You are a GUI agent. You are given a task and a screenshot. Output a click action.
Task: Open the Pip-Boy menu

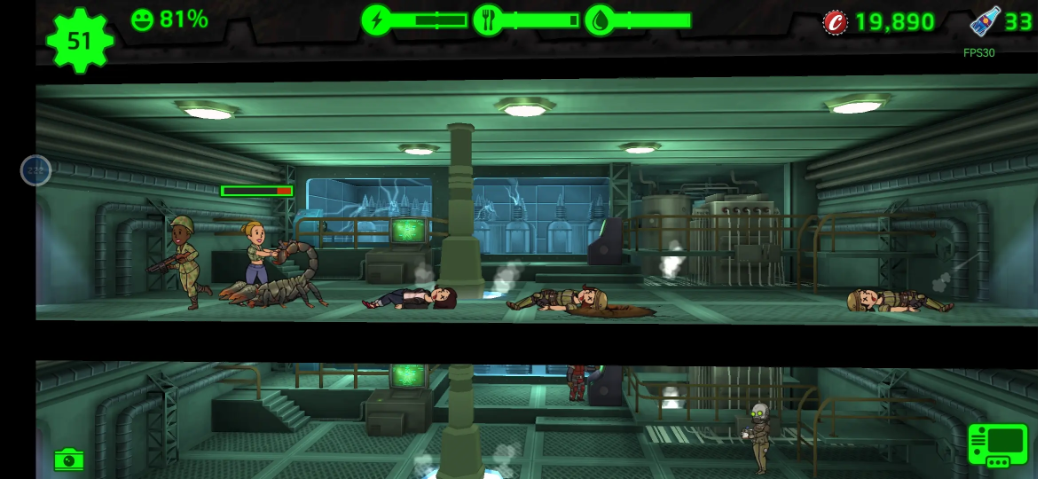click(997, 446)
